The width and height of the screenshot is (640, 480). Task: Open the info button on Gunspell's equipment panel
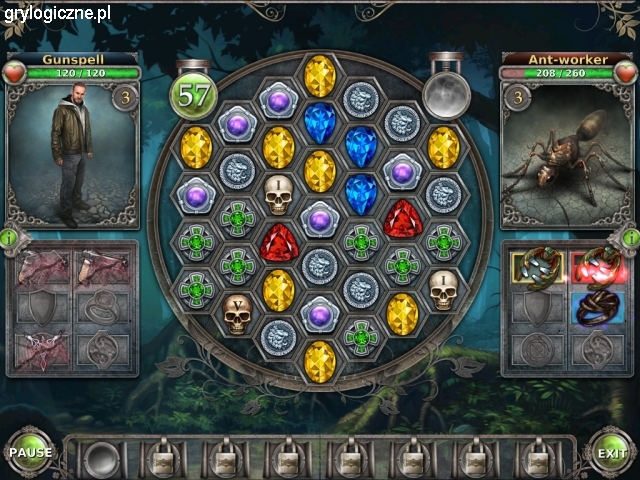pyautogui.click(x=9, y=238)
